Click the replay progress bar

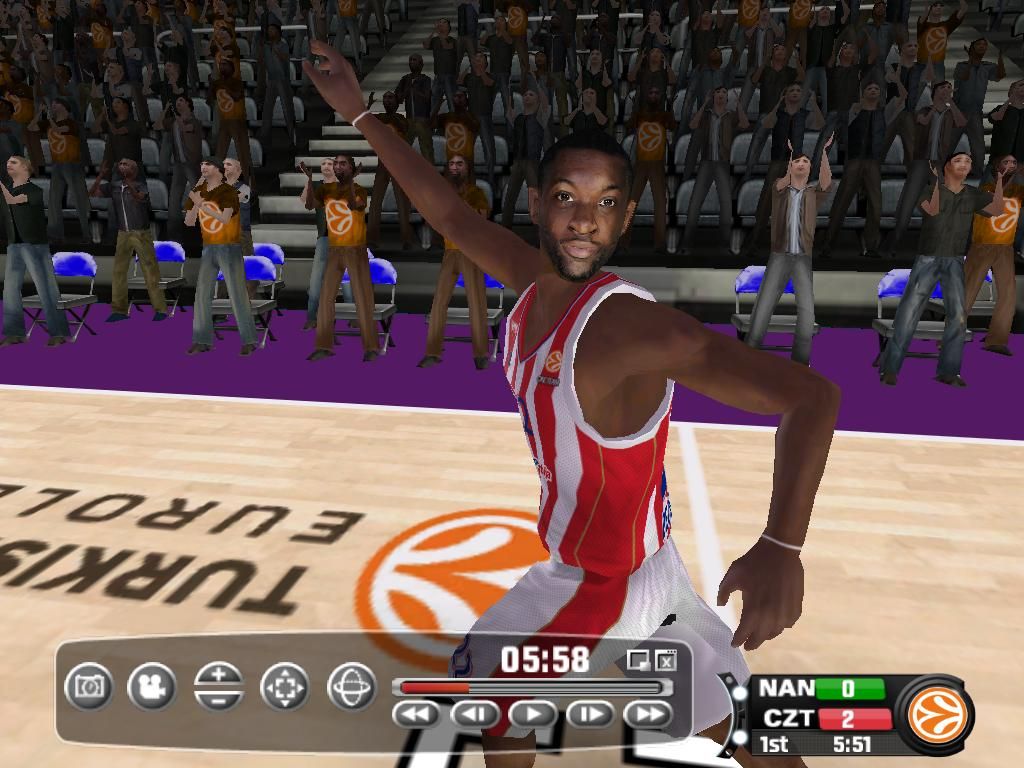pos(531,687)
